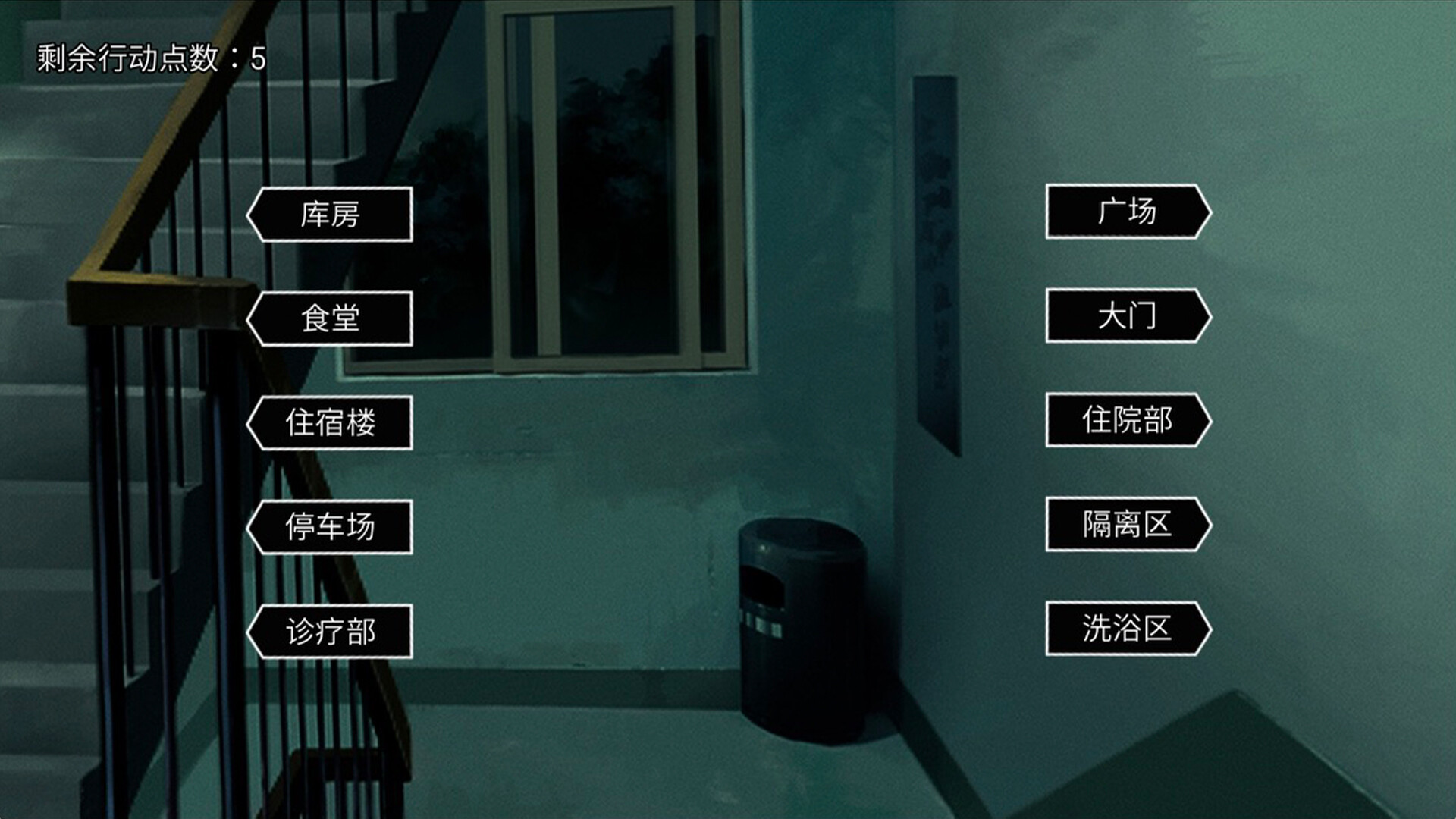1456x819 pixels.
Task: Click the left-pointing 诊疗部 direction marker
Action: tap(331, 629)
